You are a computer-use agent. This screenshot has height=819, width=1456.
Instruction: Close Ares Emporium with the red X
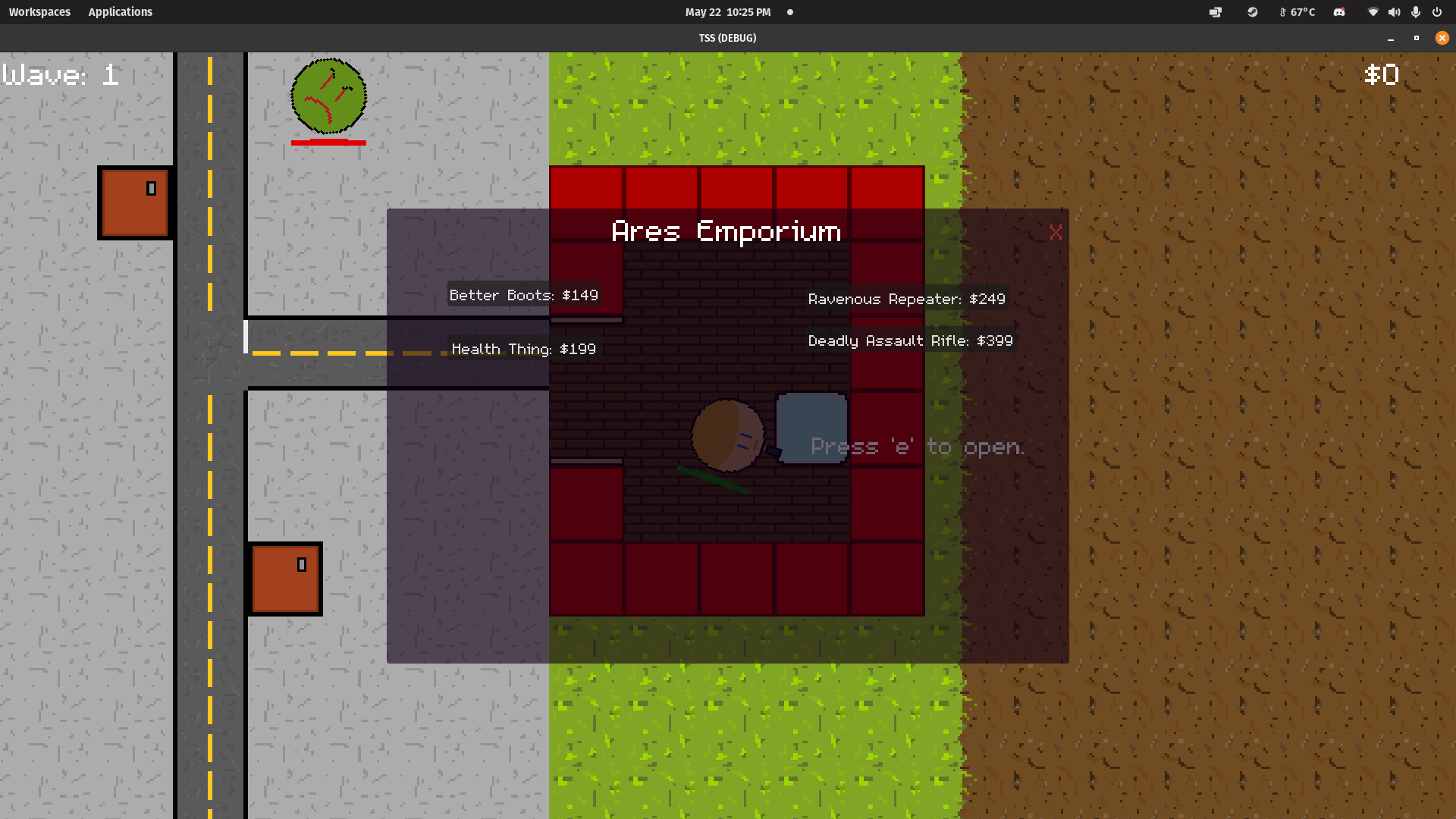pyautogui.click(x=1056, y=233)
